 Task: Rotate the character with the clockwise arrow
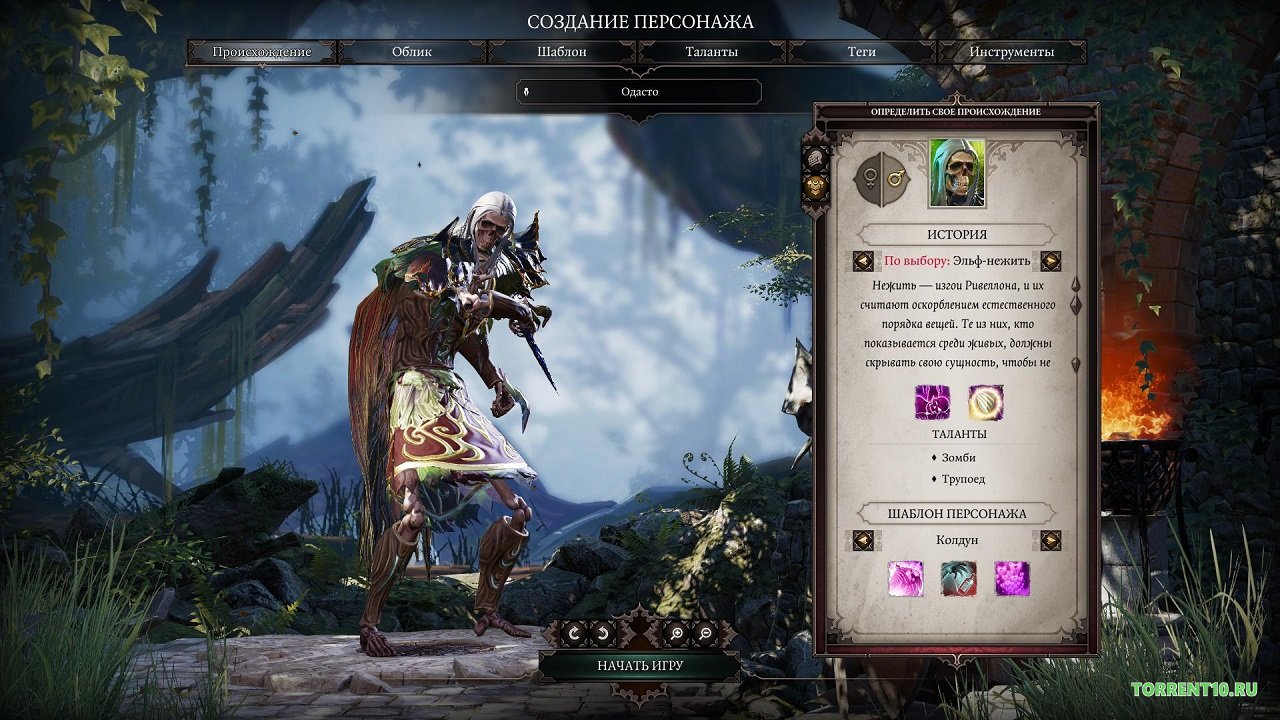point(574,633)
